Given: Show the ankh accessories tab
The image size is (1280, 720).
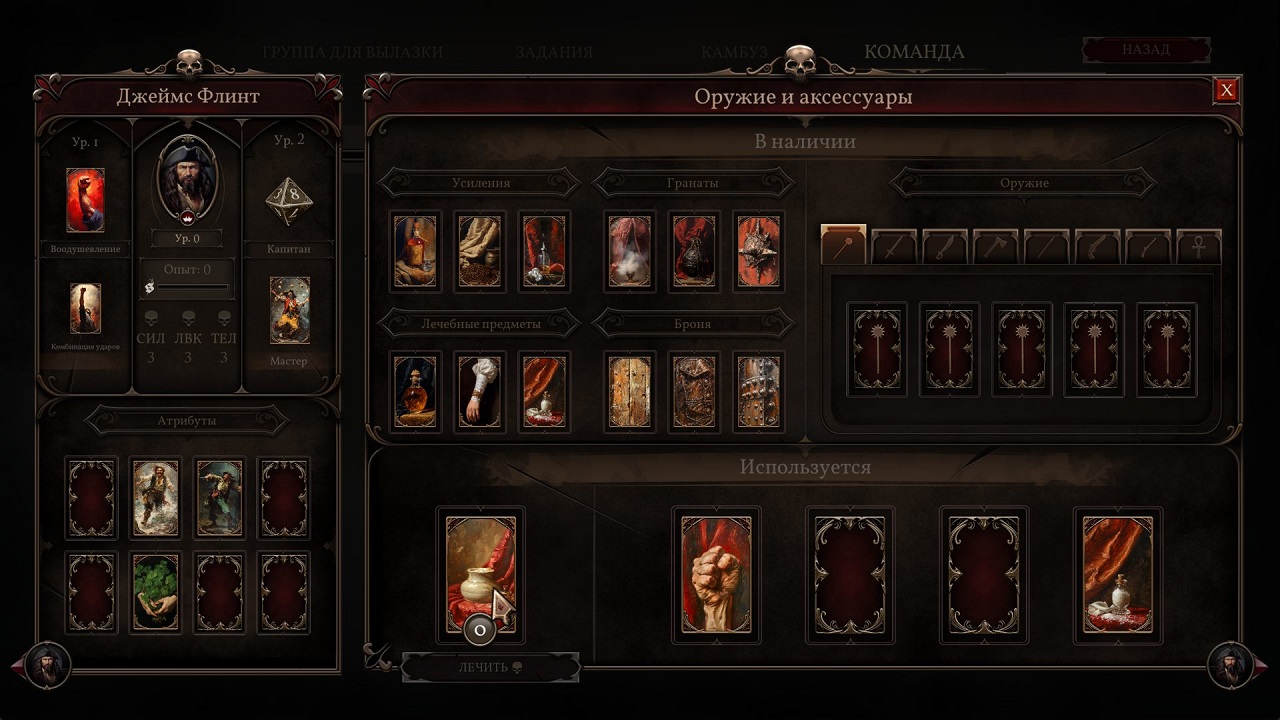Looking at the screenshot, I should tap(1199, 247).
